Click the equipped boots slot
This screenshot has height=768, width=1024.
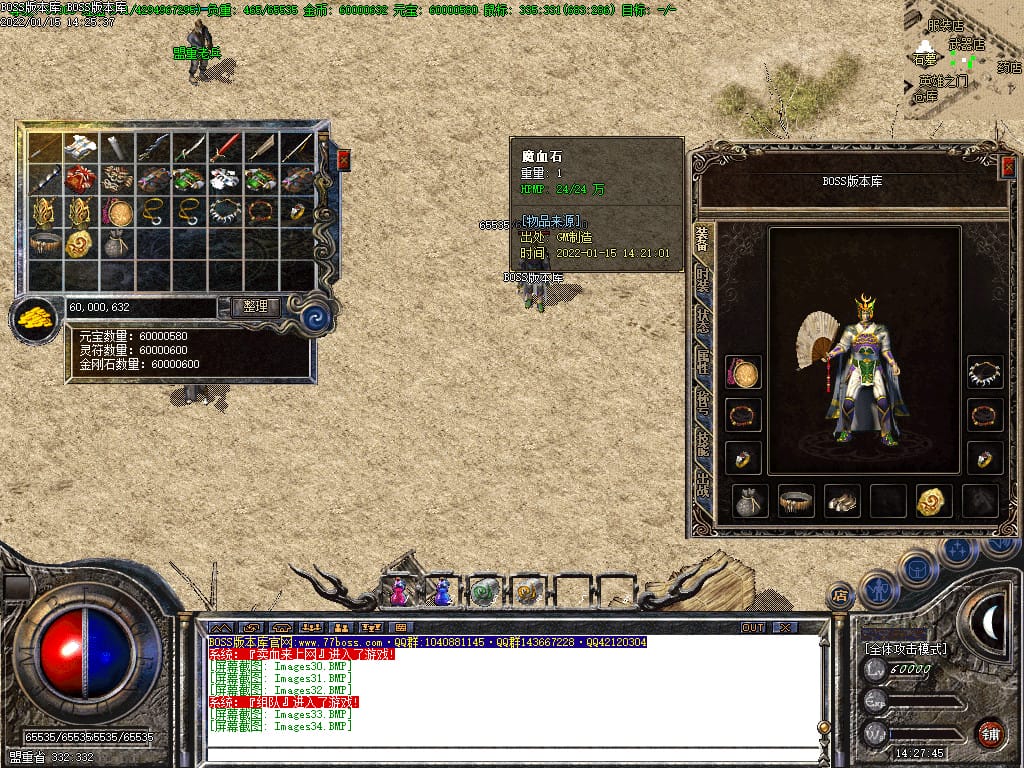point(842,500)
